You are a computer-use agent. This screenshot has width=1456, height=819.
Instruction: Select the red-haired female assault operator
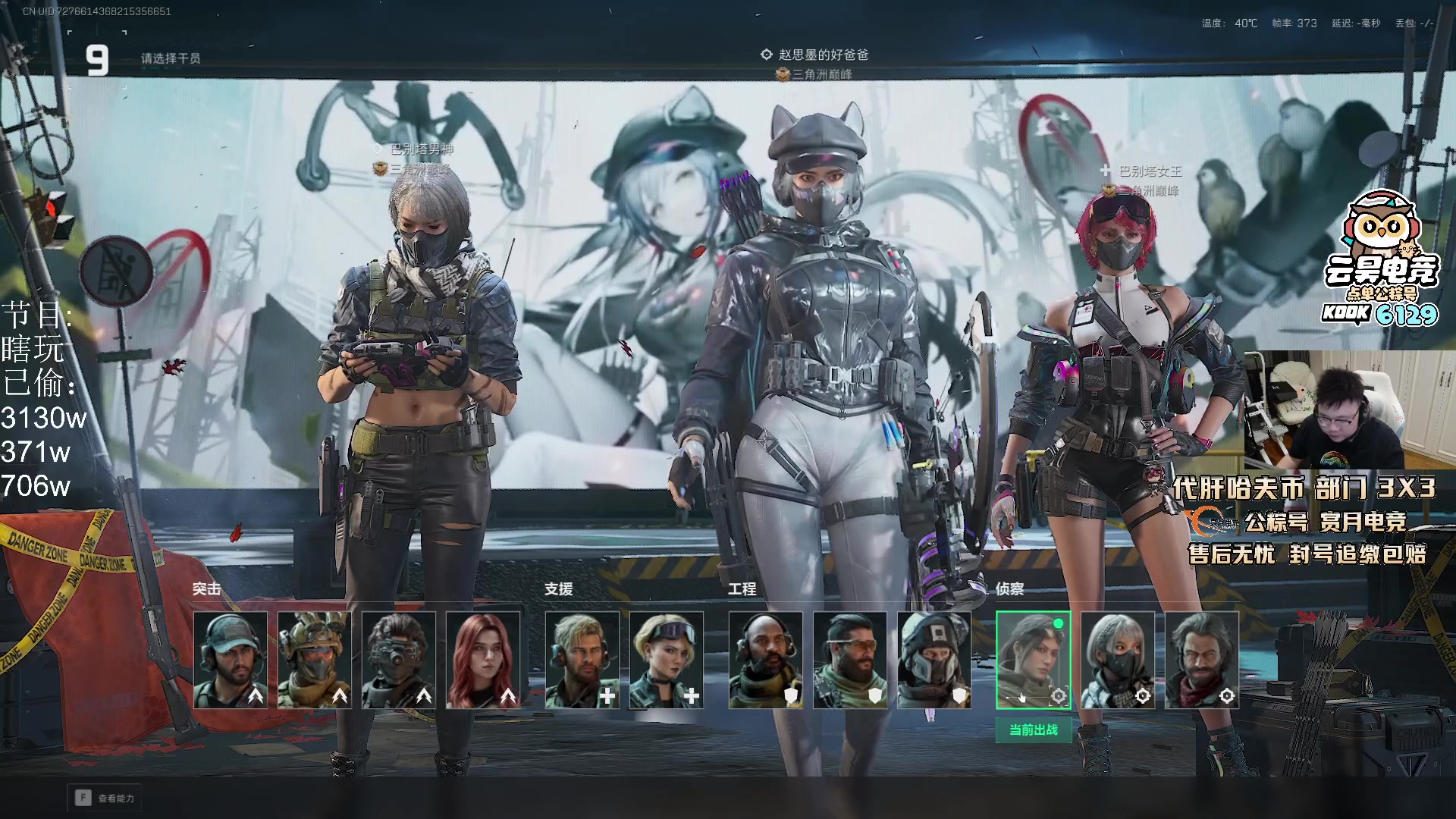pos(483,660)
